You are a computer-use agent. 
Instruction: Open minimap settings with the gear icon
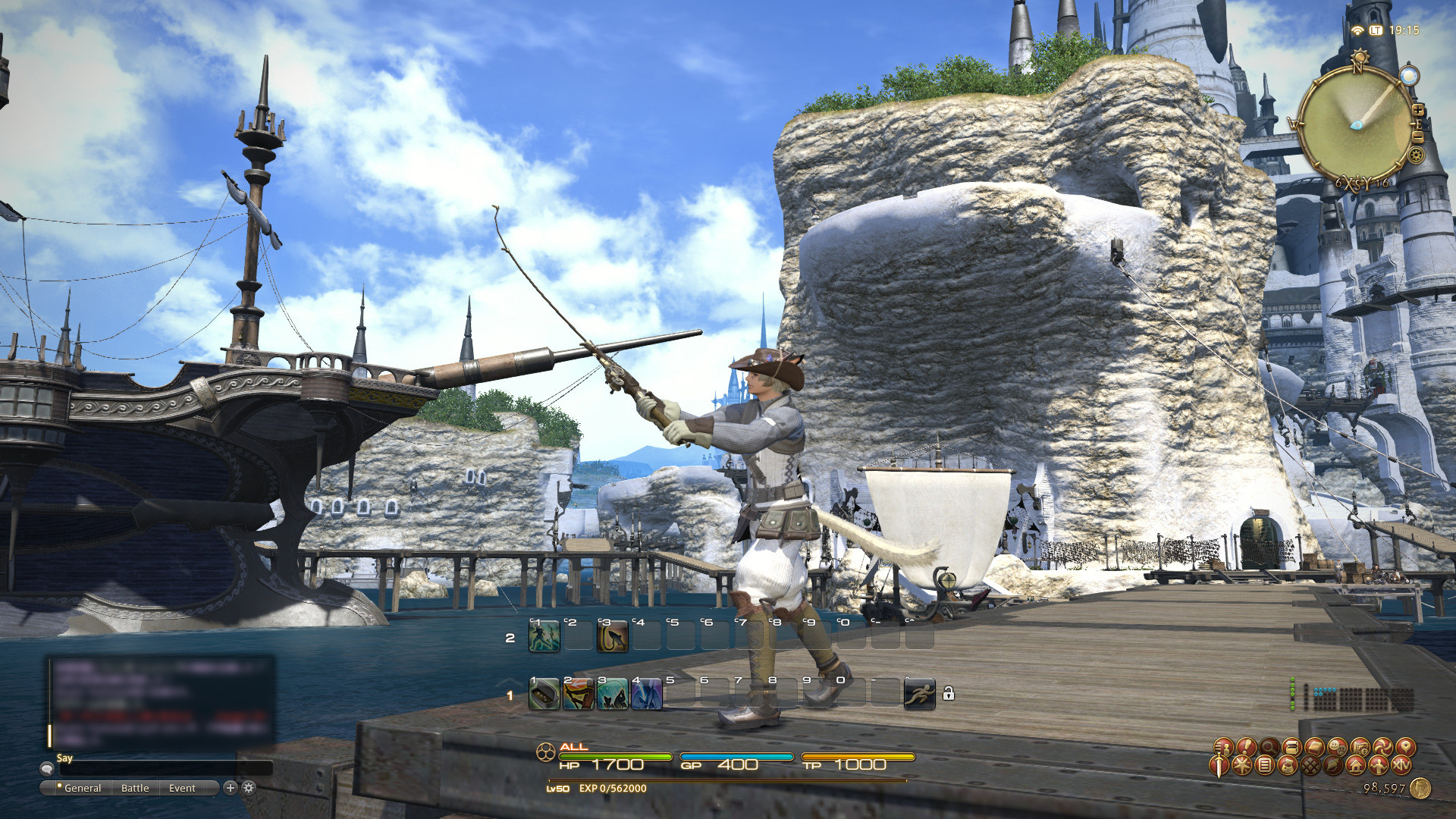[1416, 155]
